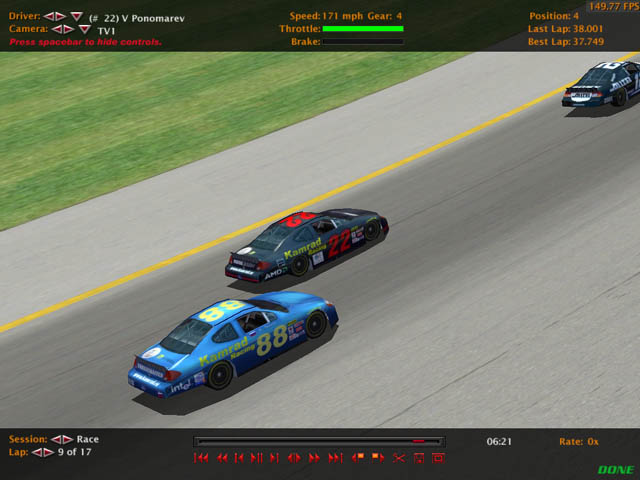The height and width of the screenshot is (480, 640).
Task: Click DONE to exit the replay
Action: click(616, 470)
